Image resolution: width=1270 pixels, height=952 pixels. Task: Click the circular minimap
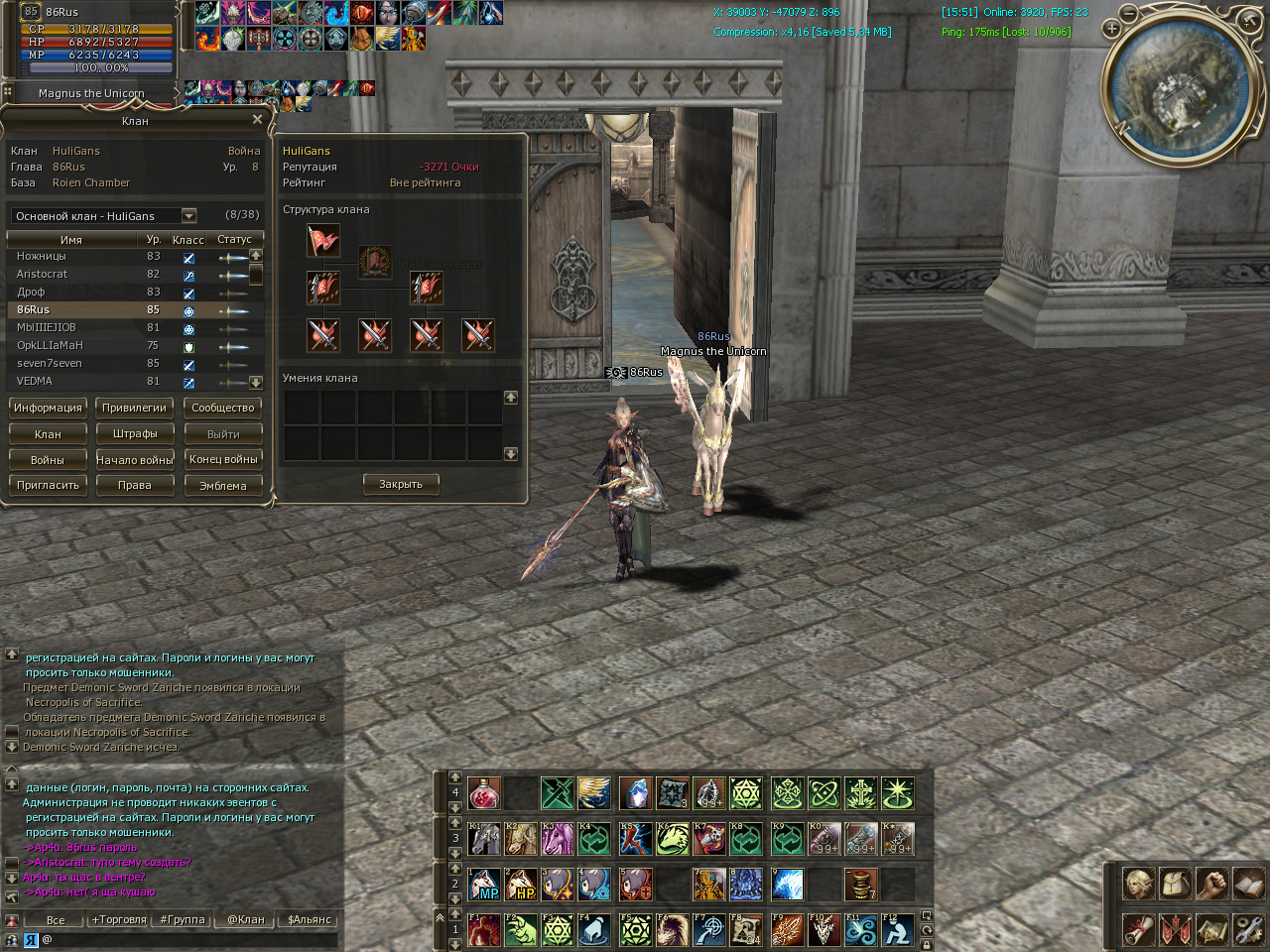click(x=1181, y=84)
